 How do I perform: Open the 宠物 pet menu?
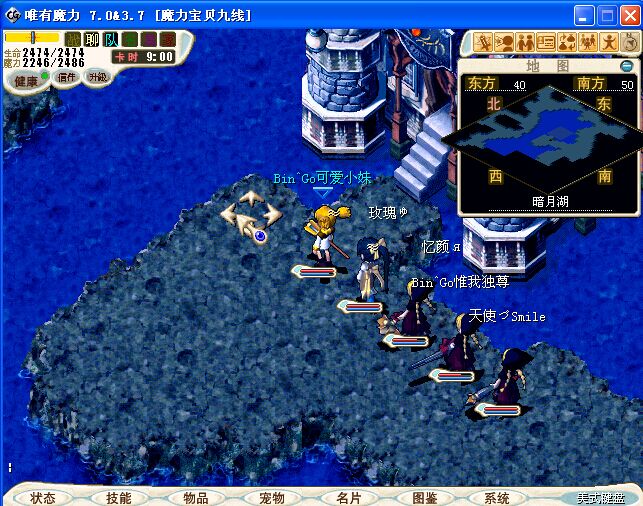[272, 497]
